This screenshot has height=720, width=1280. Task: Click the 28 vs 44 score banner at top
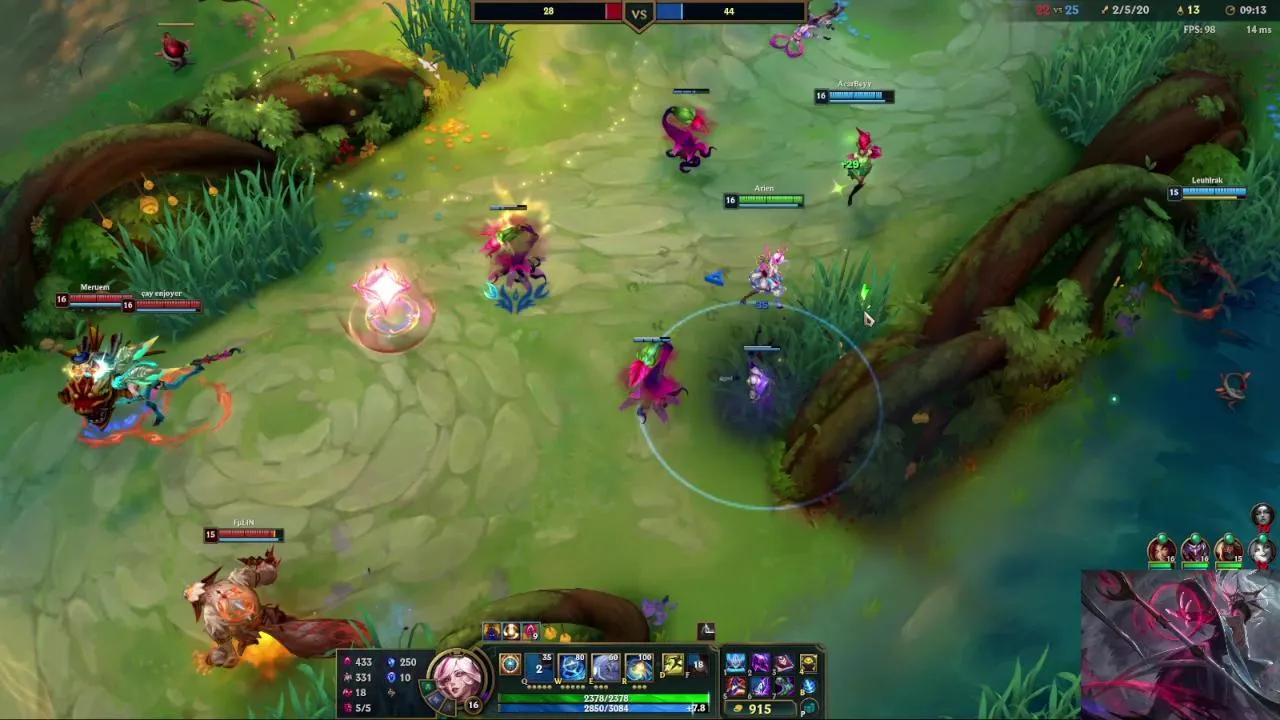[637, 13]
